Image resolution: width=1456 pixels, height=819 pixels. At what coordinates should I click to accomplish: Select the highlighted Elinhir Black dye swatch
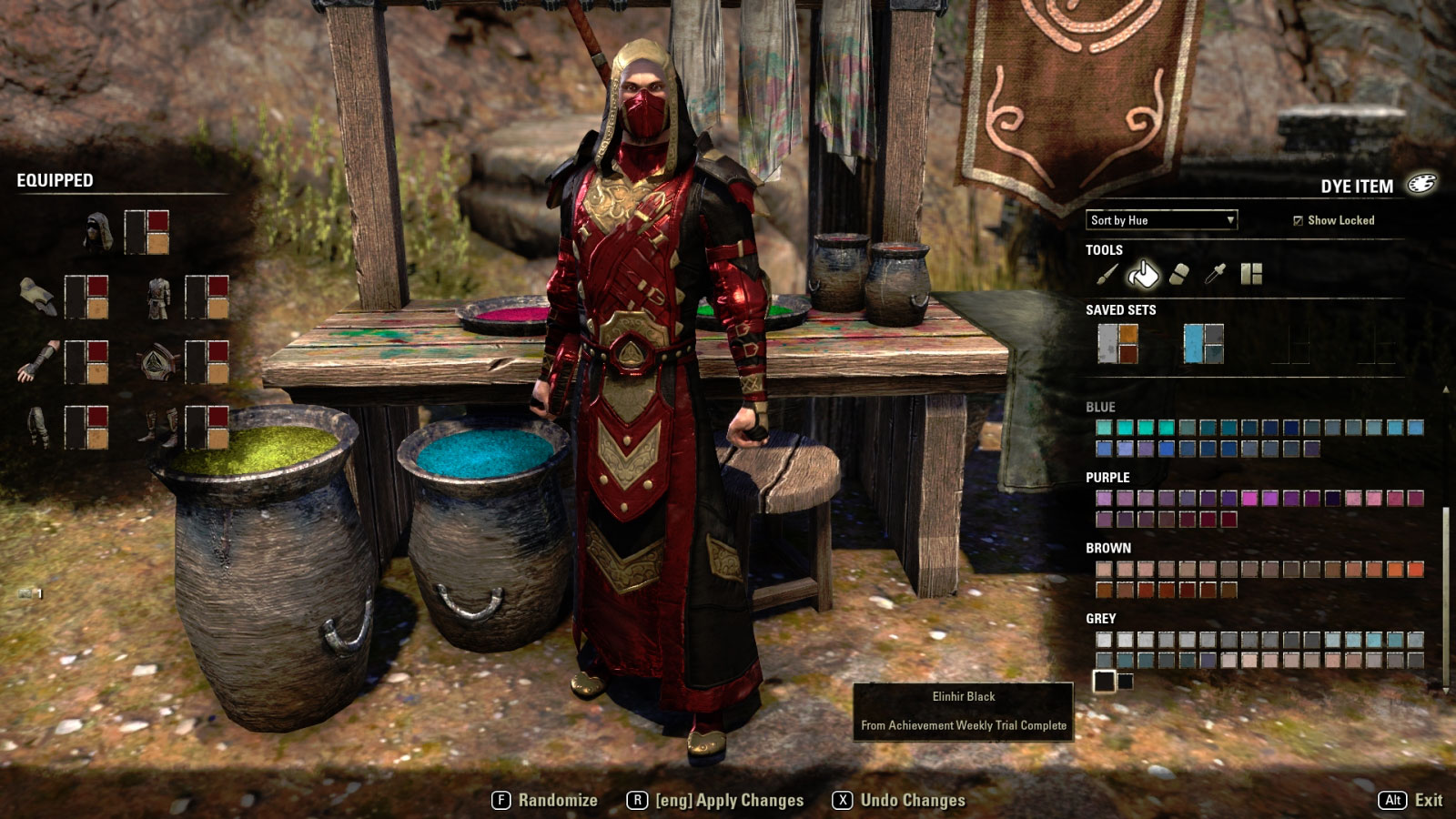point(1104,681)
